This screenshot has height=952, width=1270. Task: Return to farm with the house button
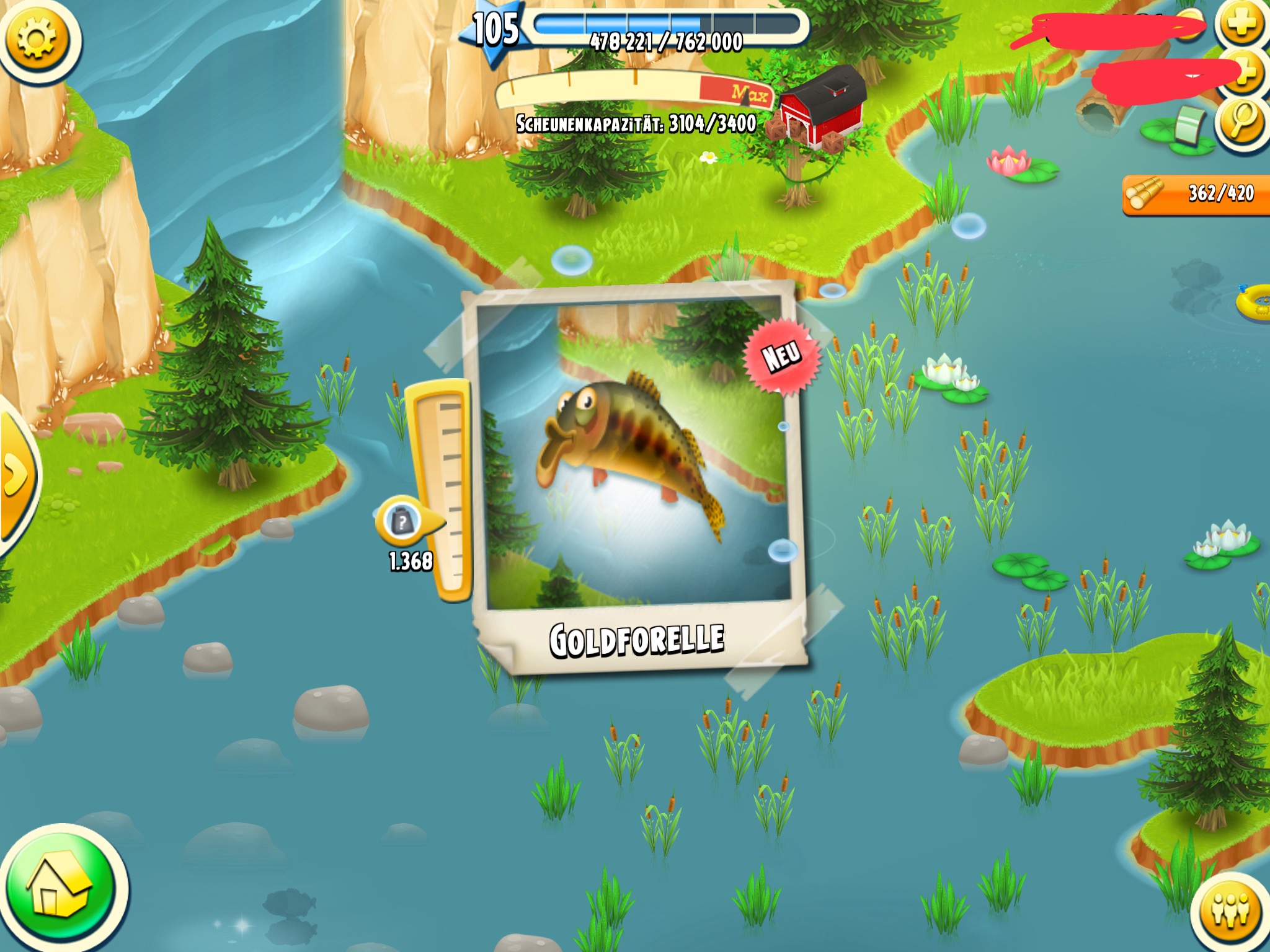(60, 889)
